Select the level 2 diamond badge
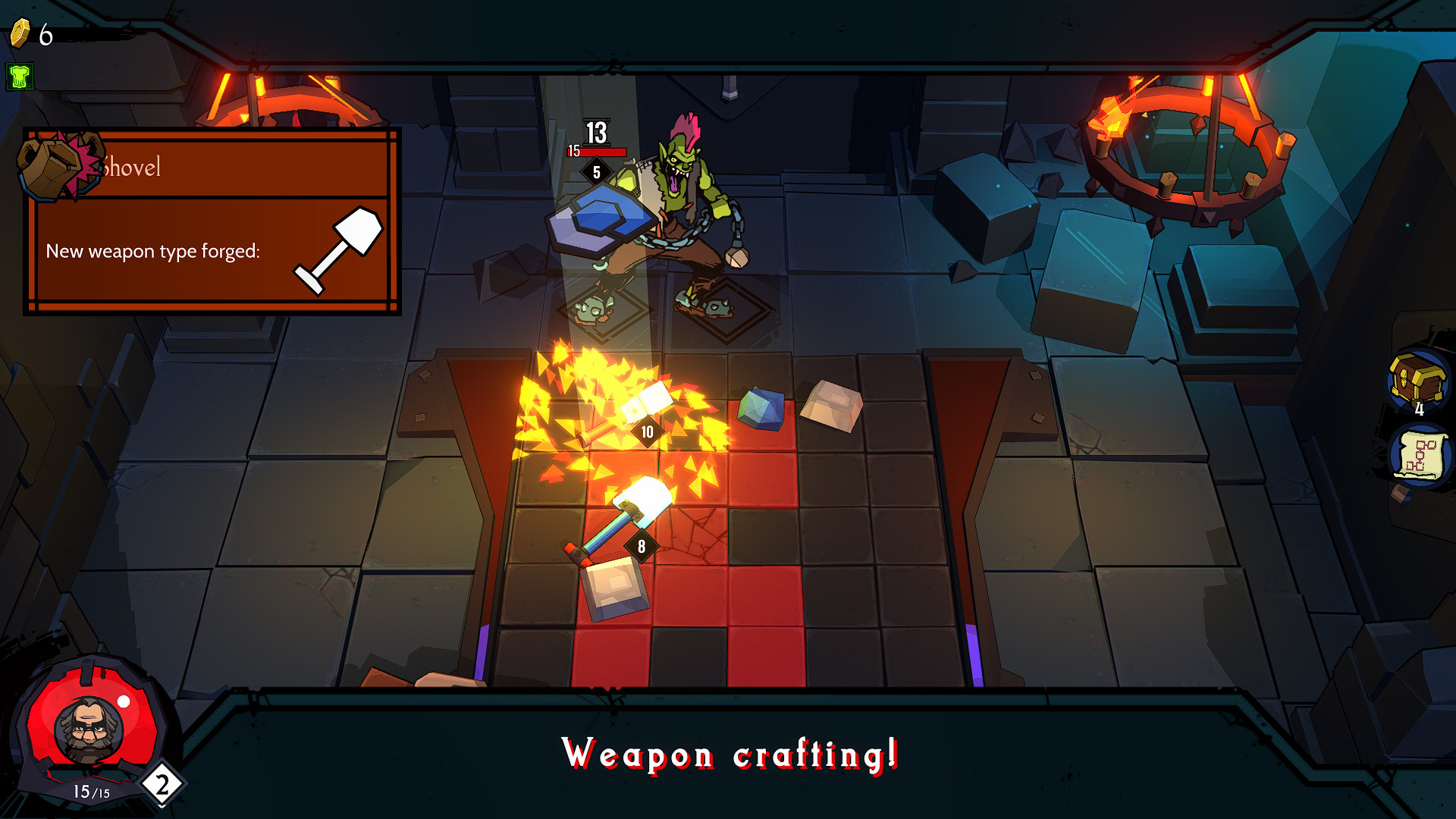The image size is (1456, 819). coord(160,782)
